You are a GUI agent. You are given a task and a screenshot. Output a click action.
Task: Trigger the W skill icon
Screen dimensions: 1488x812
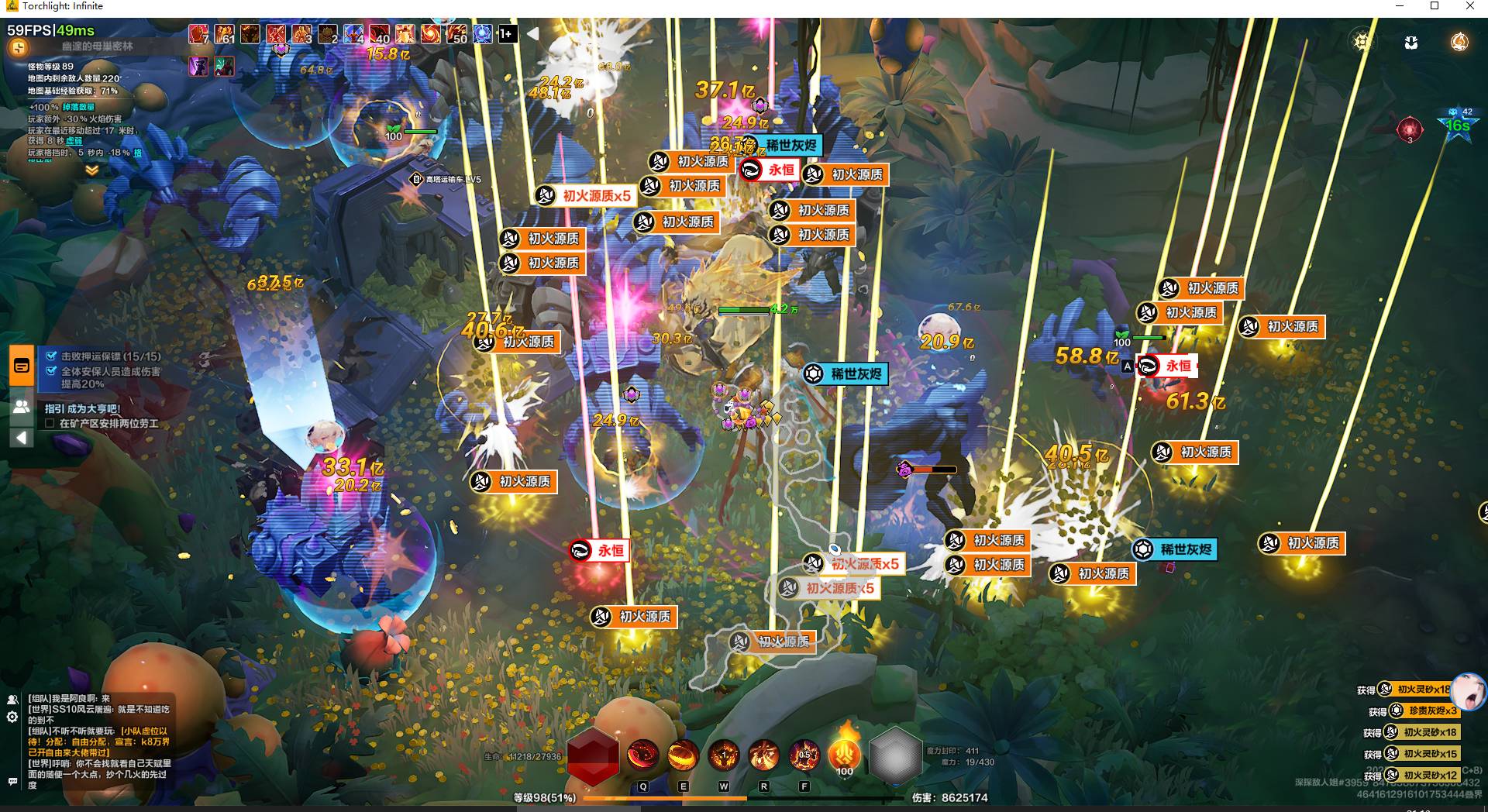[x=723, y=755]
